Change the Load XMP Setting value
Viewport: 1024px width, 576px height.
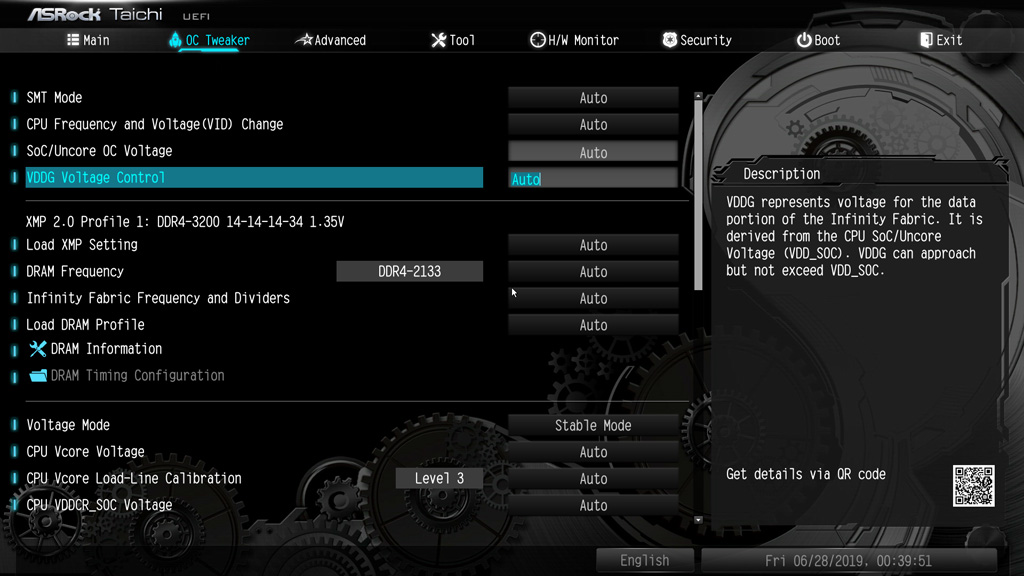pos(593,245)
